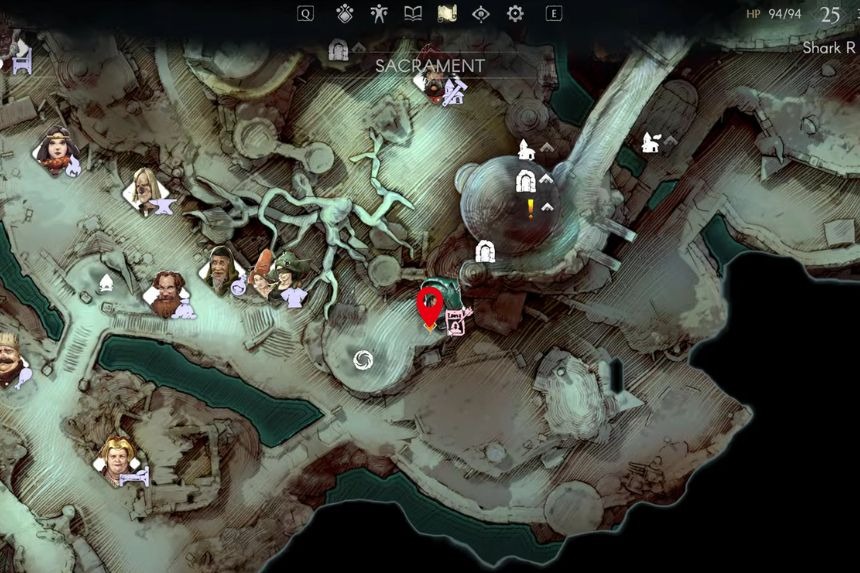860x573 pixels.
Task: Select the bounty poster marker
Action: [456, 322]
